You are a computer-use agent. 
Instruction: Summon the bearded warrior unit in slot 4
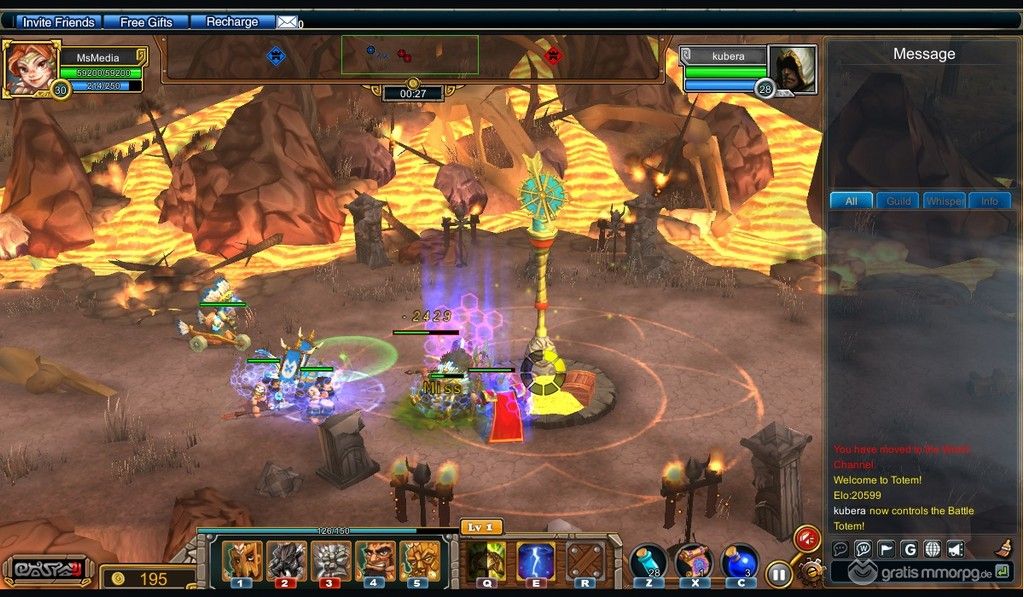pyautogui.click(x=374, y=561)
